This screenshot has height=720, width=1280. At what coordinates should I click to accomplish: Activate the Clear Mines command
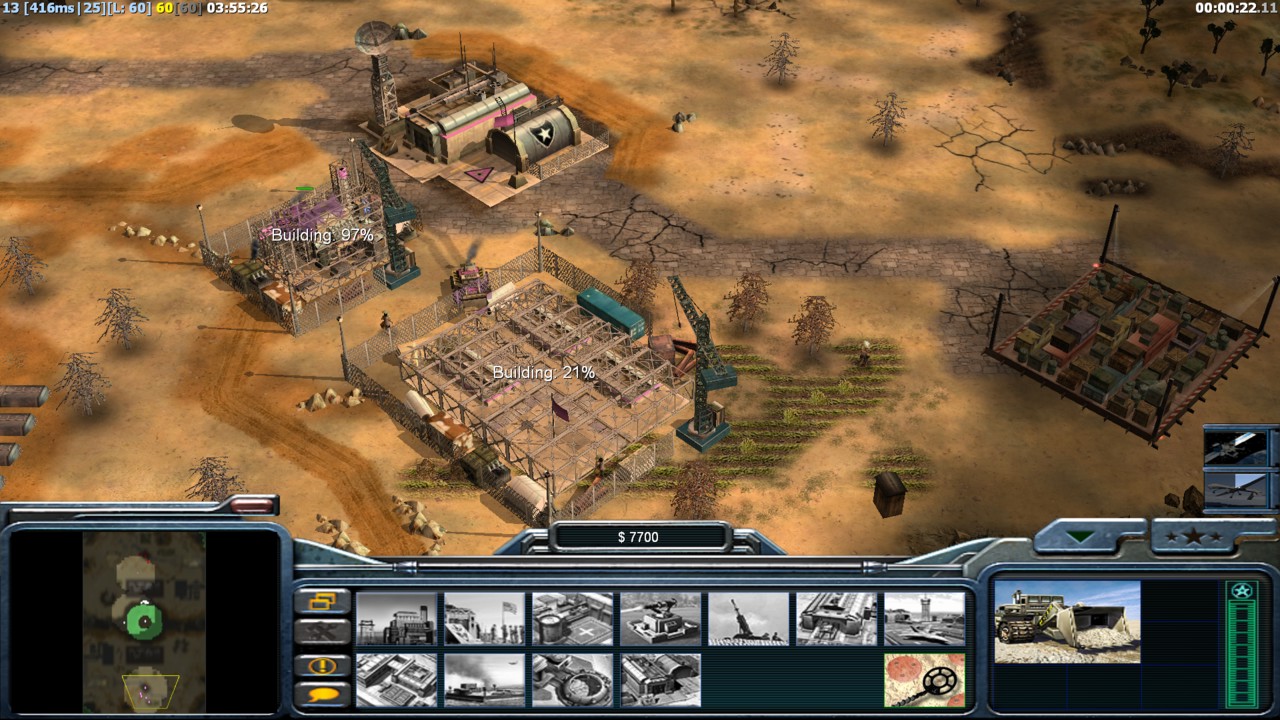coord(924,680)
